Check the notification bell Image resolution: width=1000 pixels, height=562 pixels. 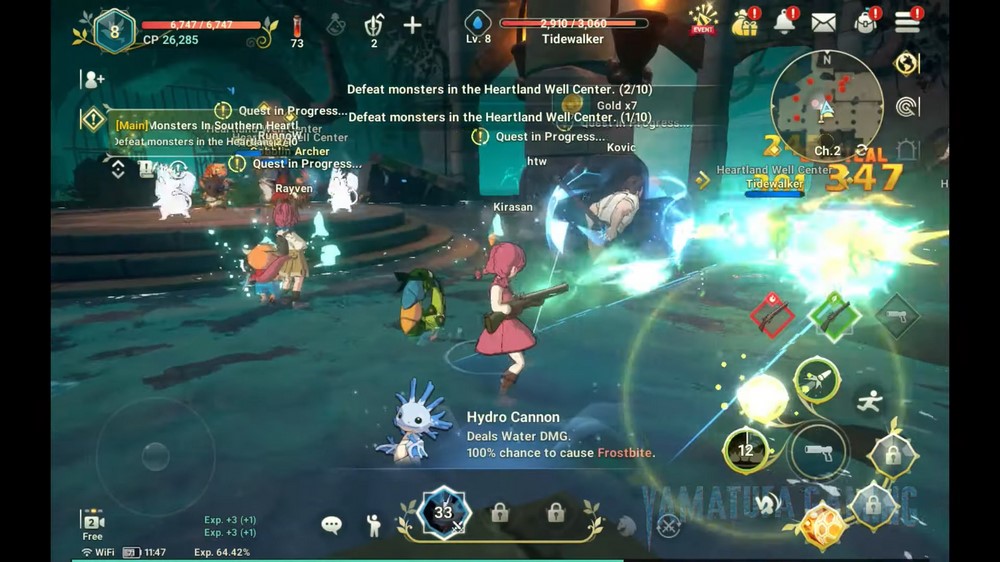(785, 22)
